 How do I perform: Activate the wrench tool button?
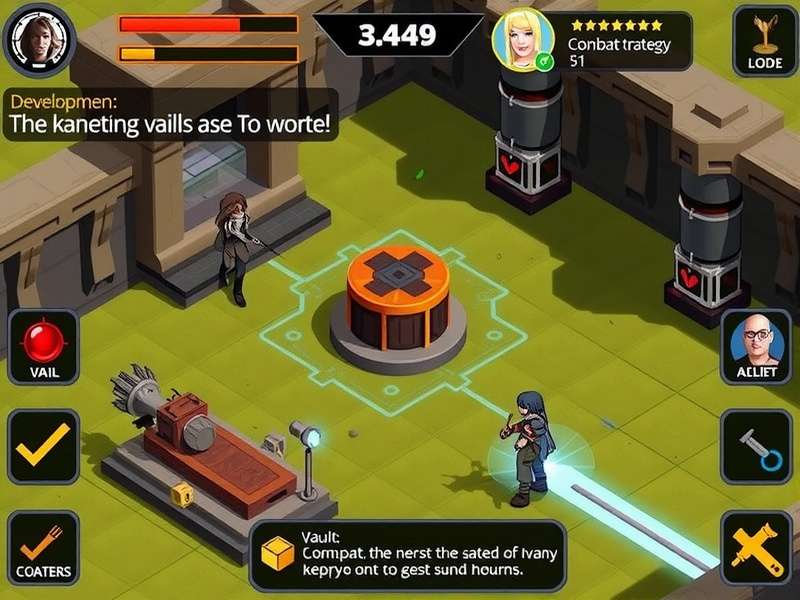point(757,446)
